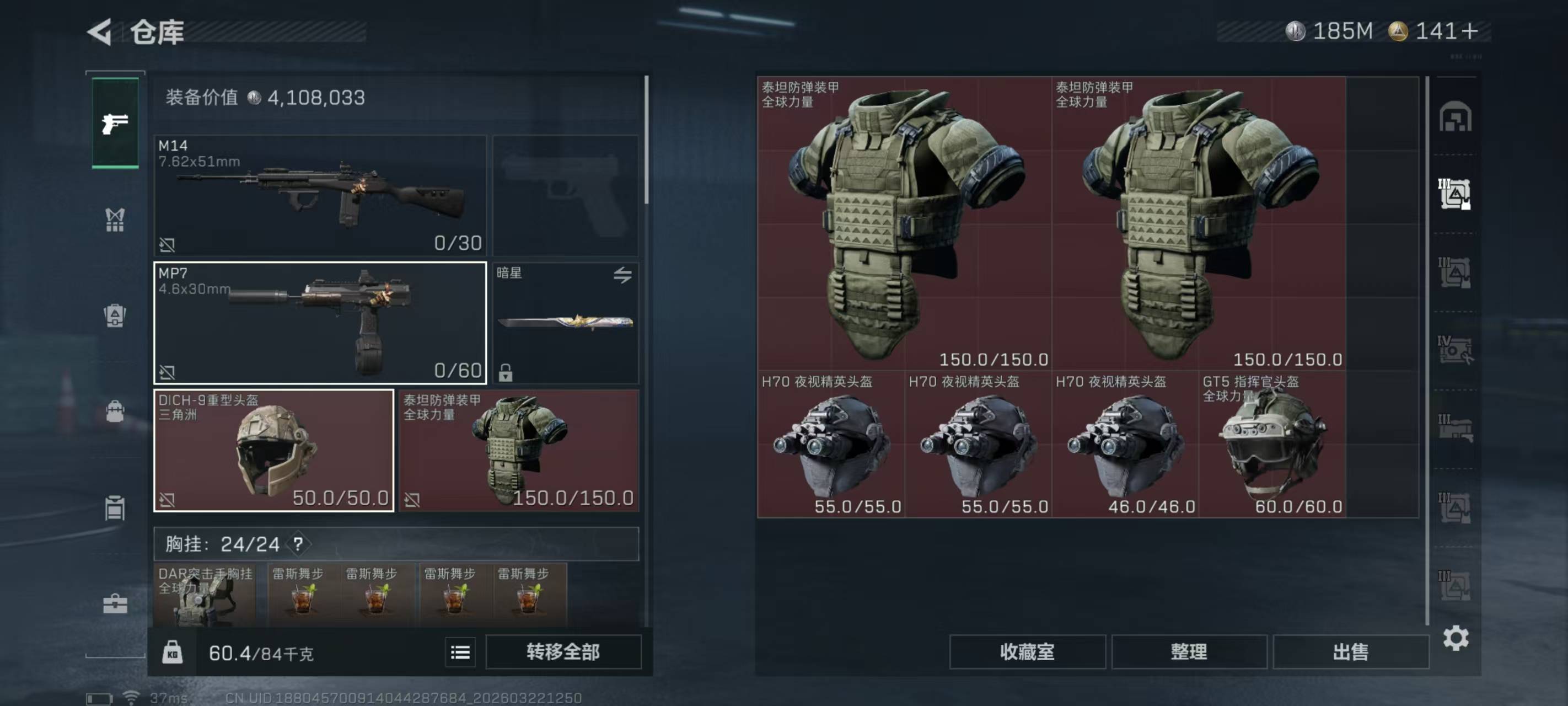Switch to the weapons pistol tab
The image size is (1568, 706).
click(x=115, y=124)
